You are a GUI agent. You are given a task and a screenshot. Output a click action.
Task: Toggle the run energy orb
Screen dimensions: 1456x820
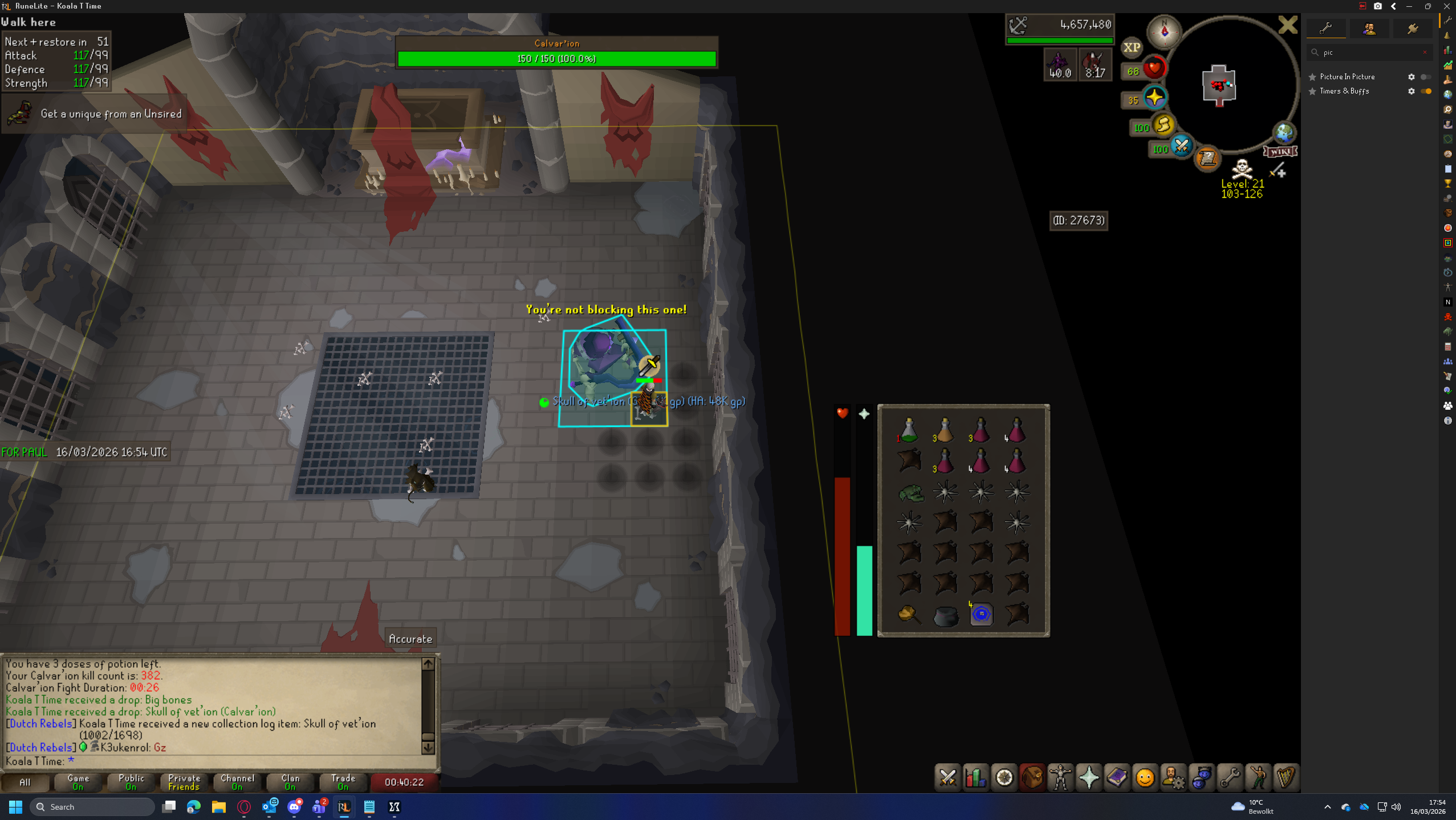pos(1164,125)
